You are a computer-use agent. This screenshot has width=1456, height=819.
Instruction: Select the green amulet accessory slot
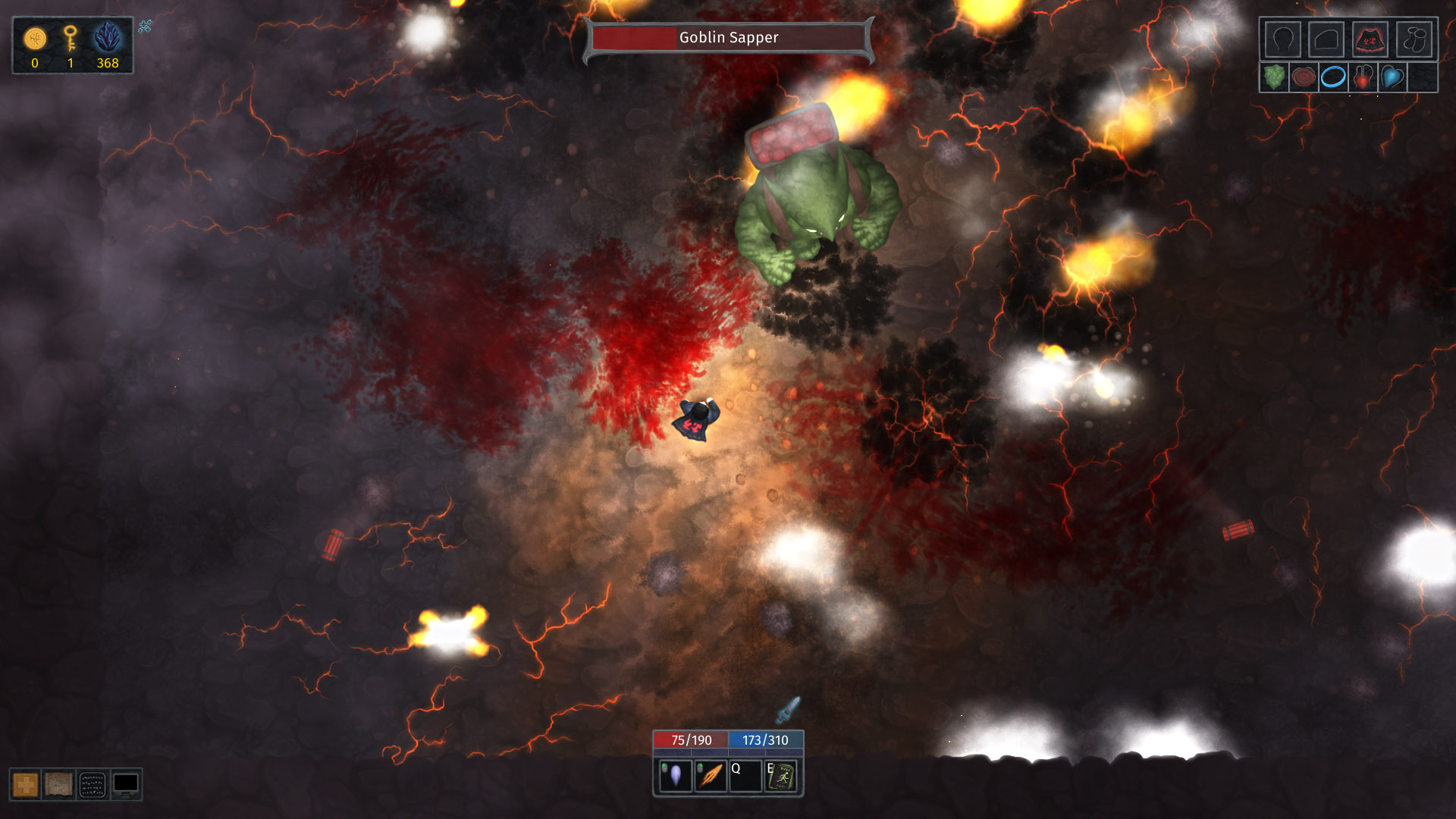[x=1274, y=78]
